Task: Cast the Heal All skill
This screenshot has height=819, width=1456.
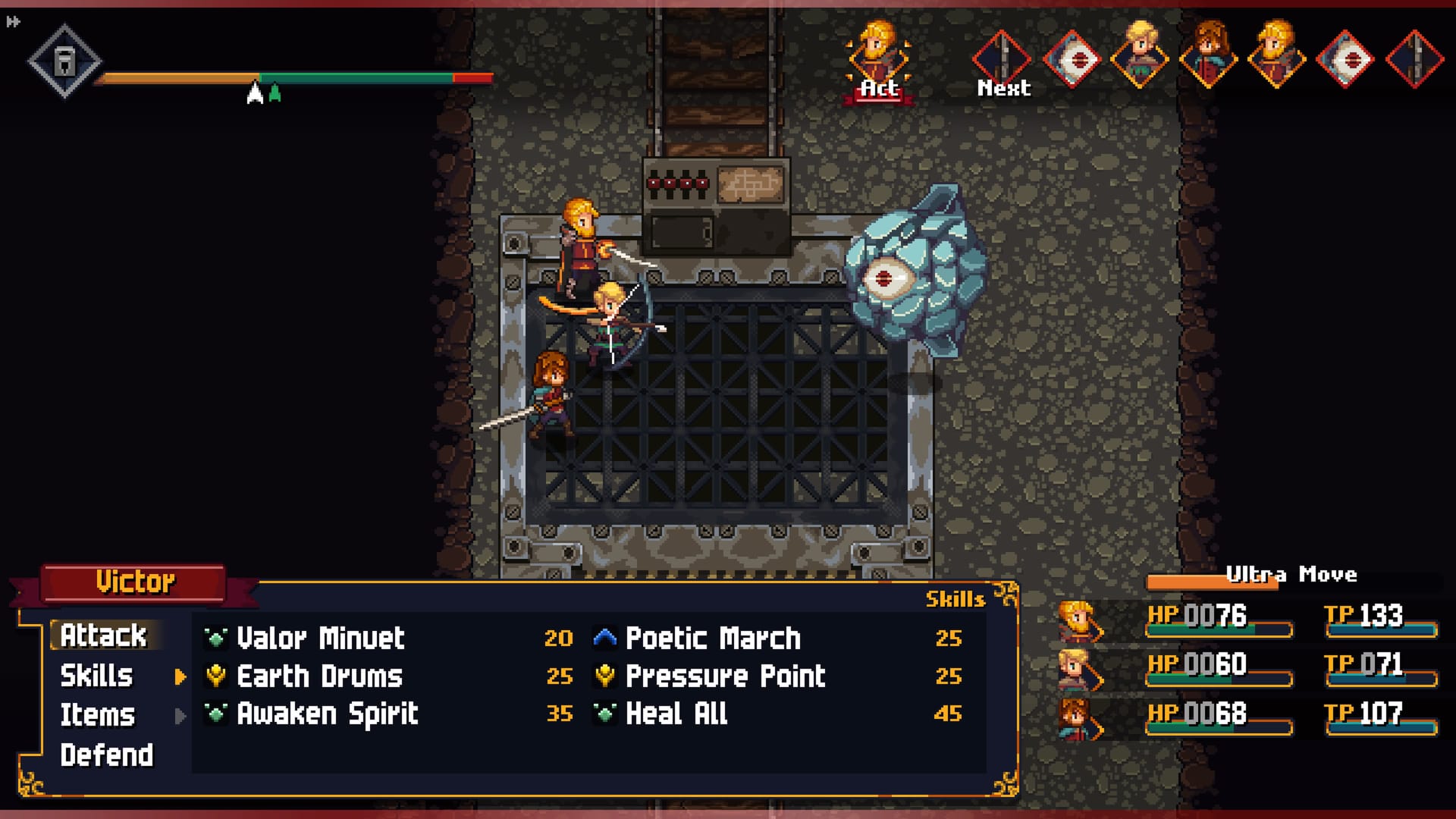Action: 676,714
